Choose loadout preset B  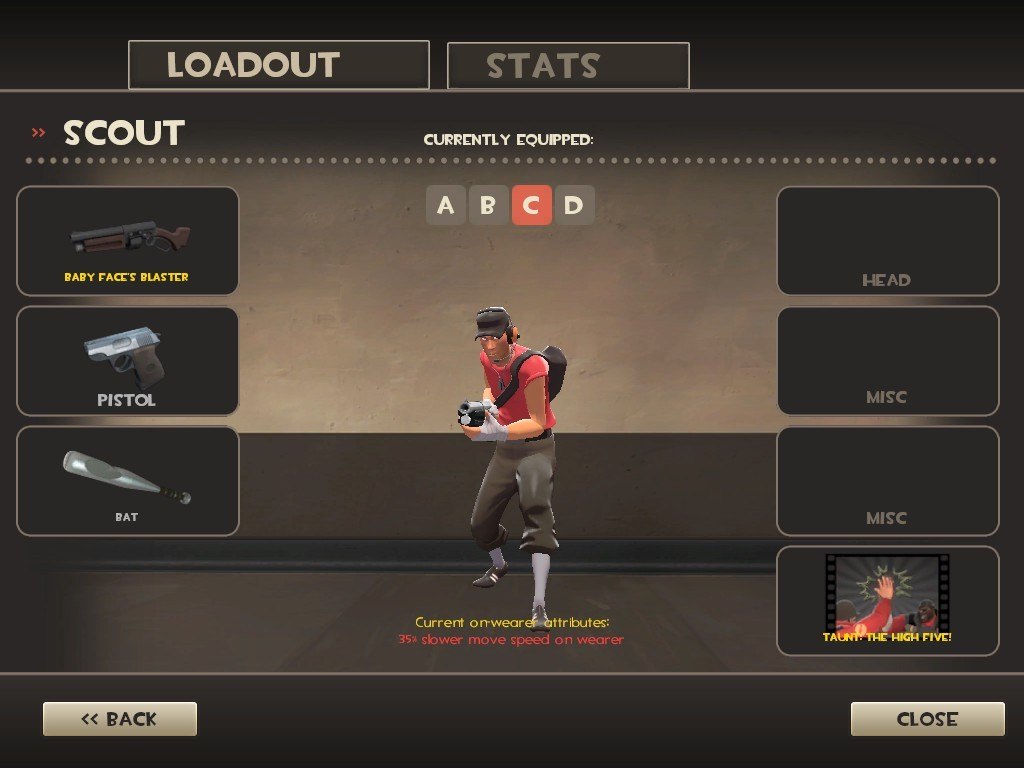tap(488, 206)
